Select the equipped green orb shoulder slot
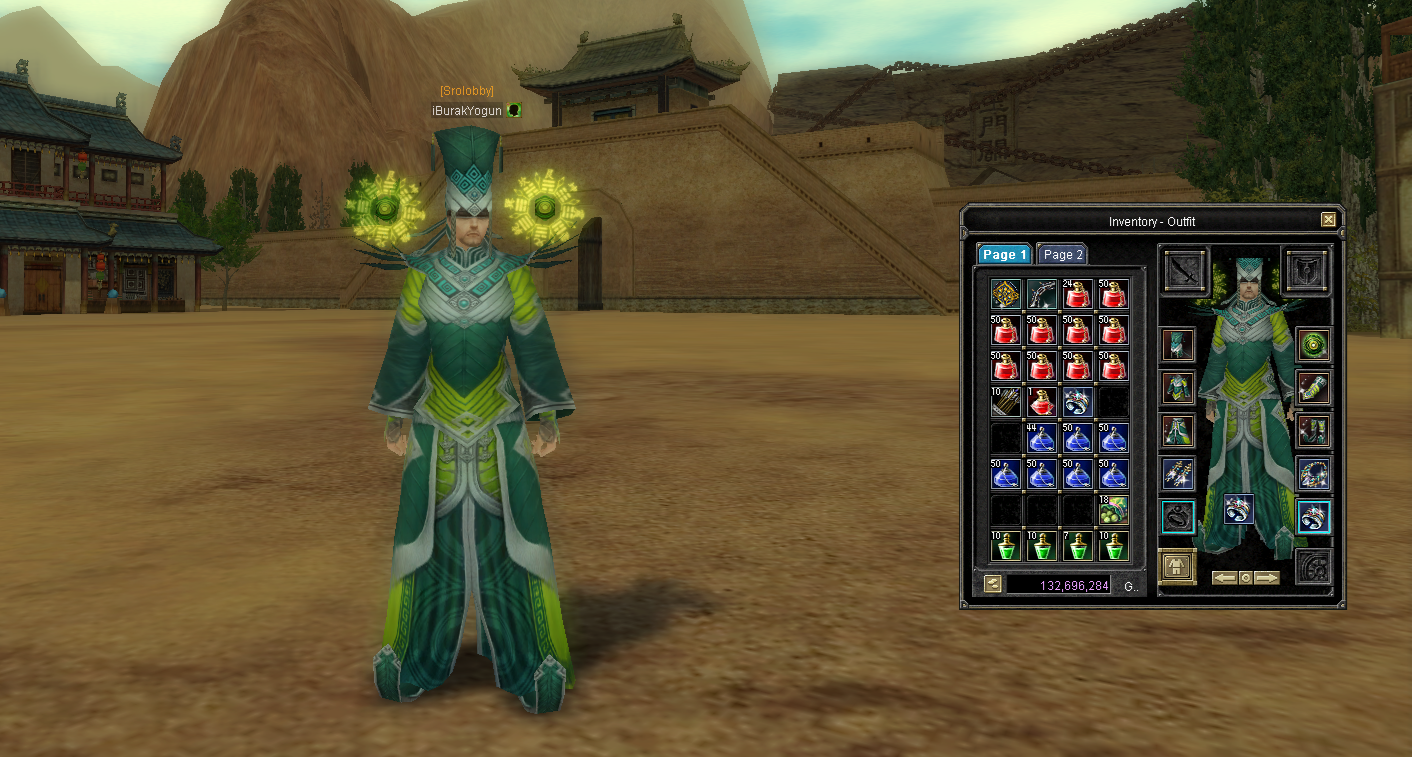This screenshot has width=1412, height=757. (1313, 345)
